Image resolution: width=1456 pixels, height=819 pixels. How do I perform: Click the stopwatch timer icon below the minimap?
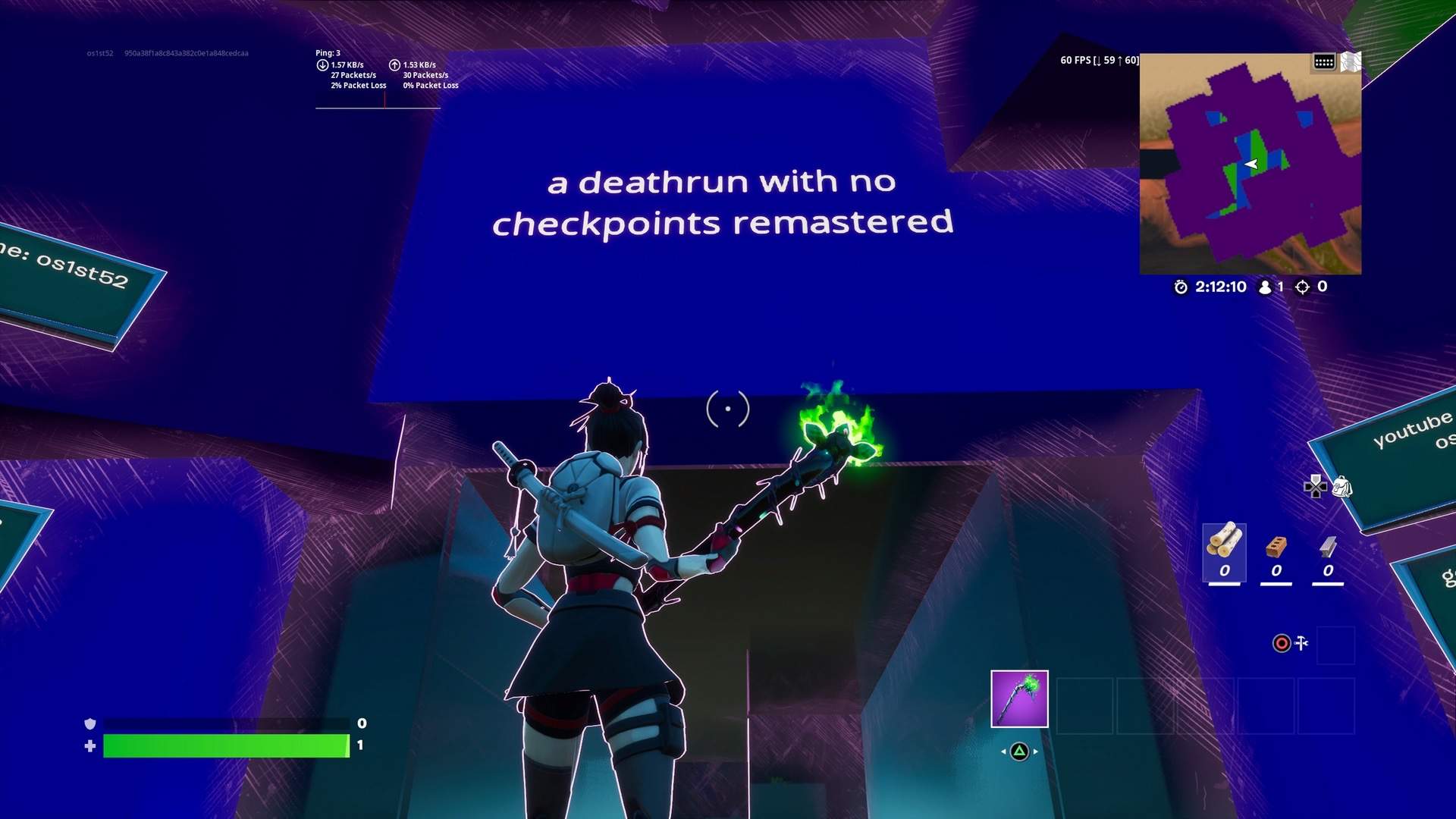point(1180,287)
